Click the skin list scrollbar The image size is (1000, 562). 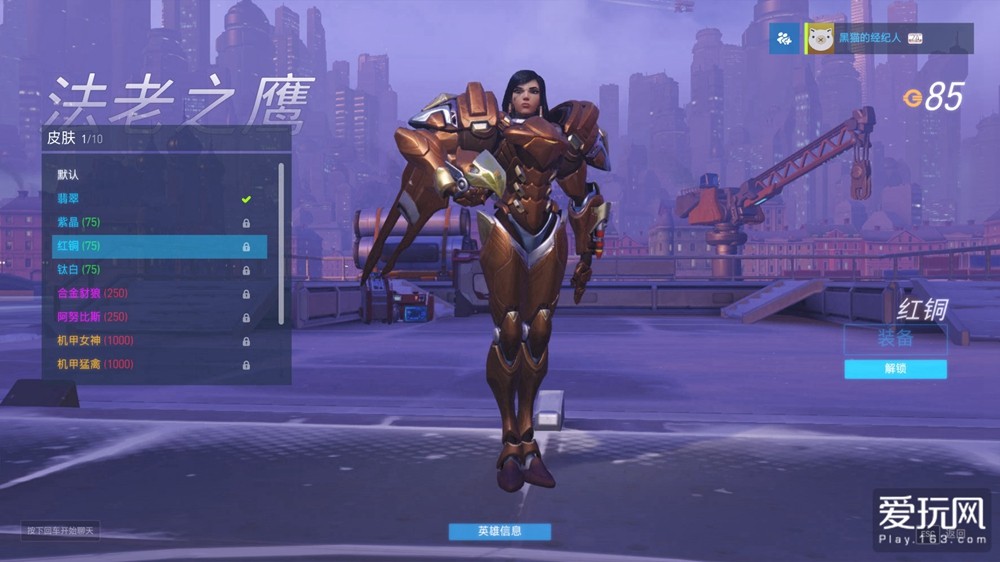[x=281, y=240]
